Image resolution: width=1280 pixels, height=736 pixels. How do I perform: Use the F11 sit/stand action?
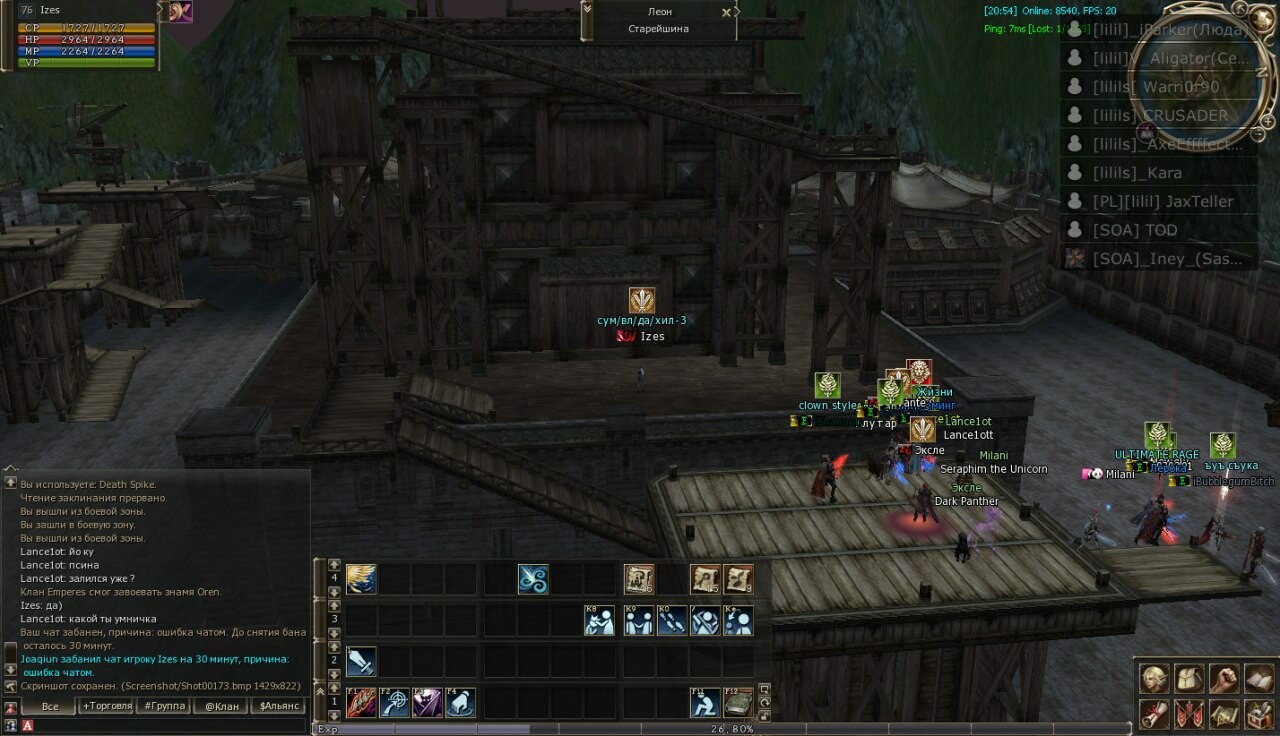(x=705, y=703)
